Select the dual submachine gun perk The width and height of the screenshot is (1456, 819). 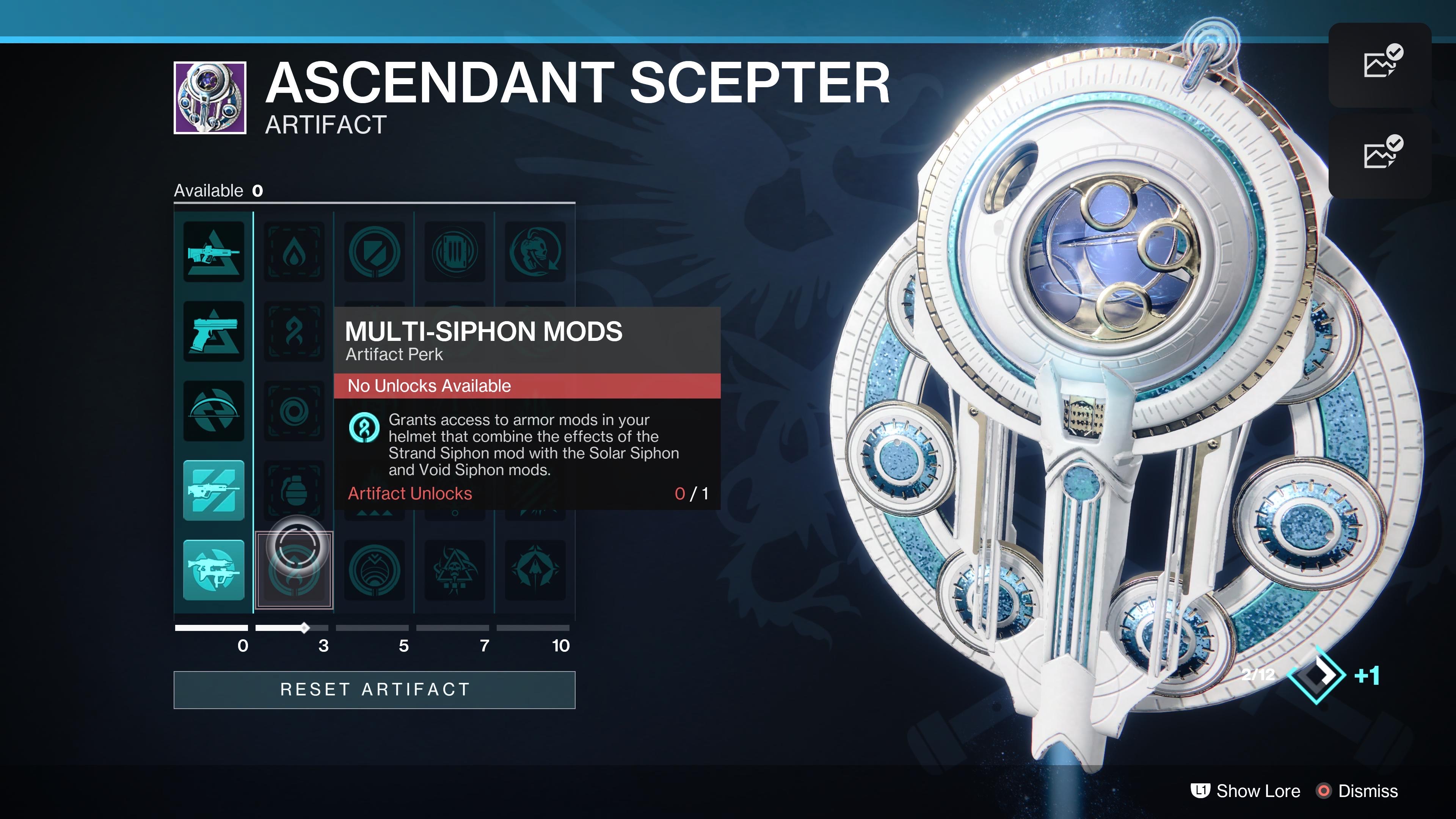pos(213,570)
